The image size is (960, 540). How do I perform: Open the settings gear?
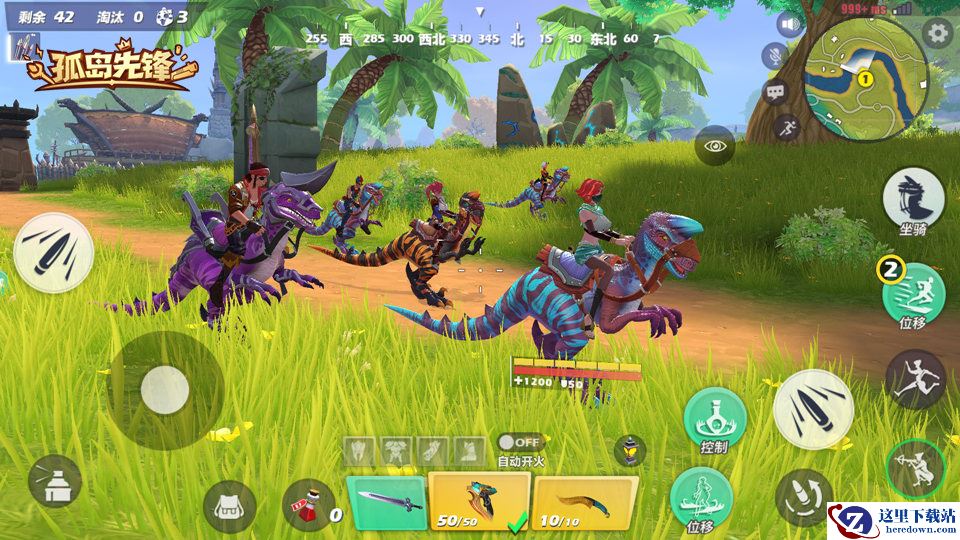938,33
